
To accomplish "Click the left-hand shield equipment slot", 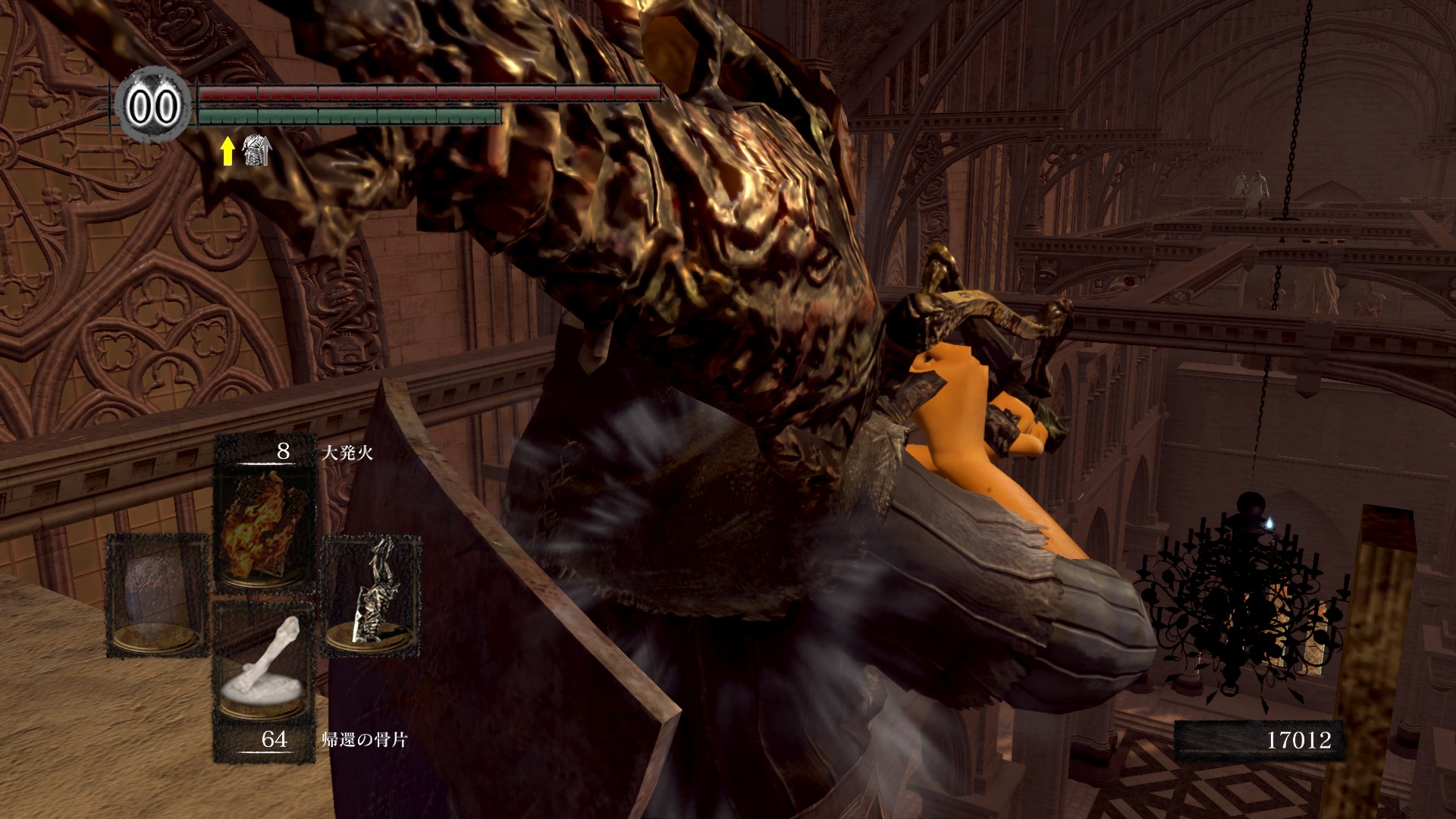I will (x=157, y=594).
